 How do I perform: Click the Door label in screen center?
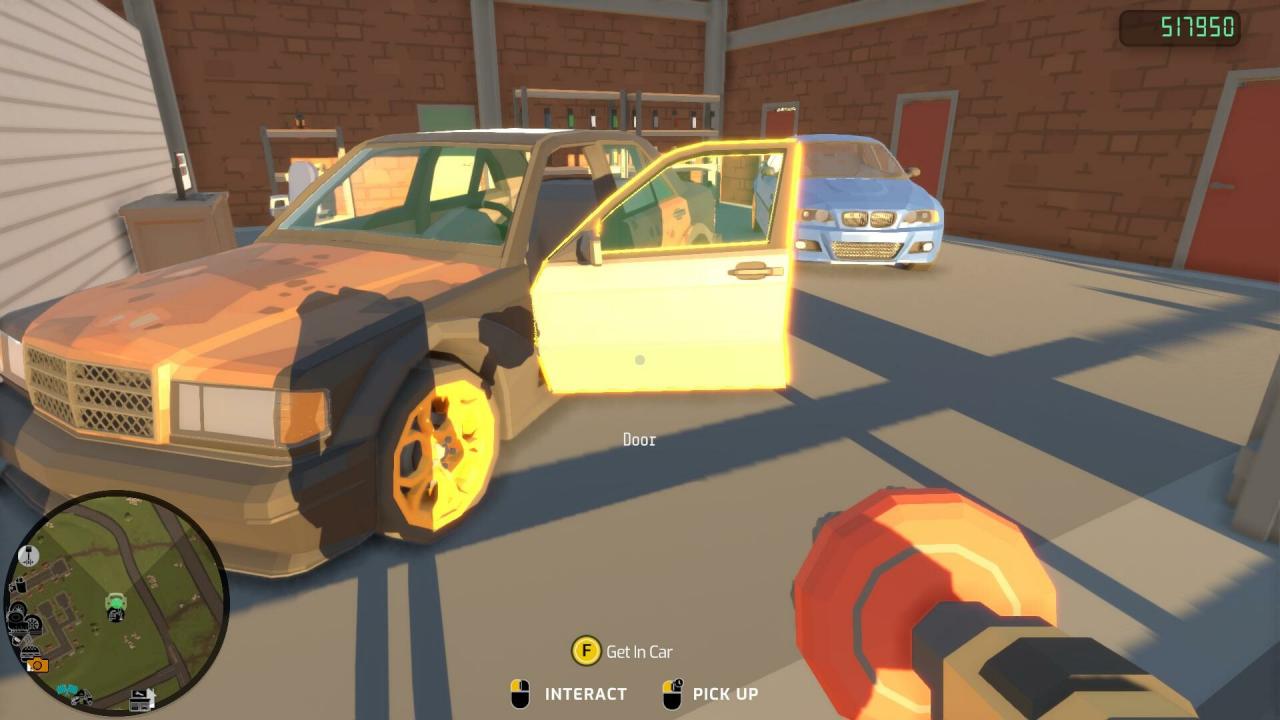639,439
